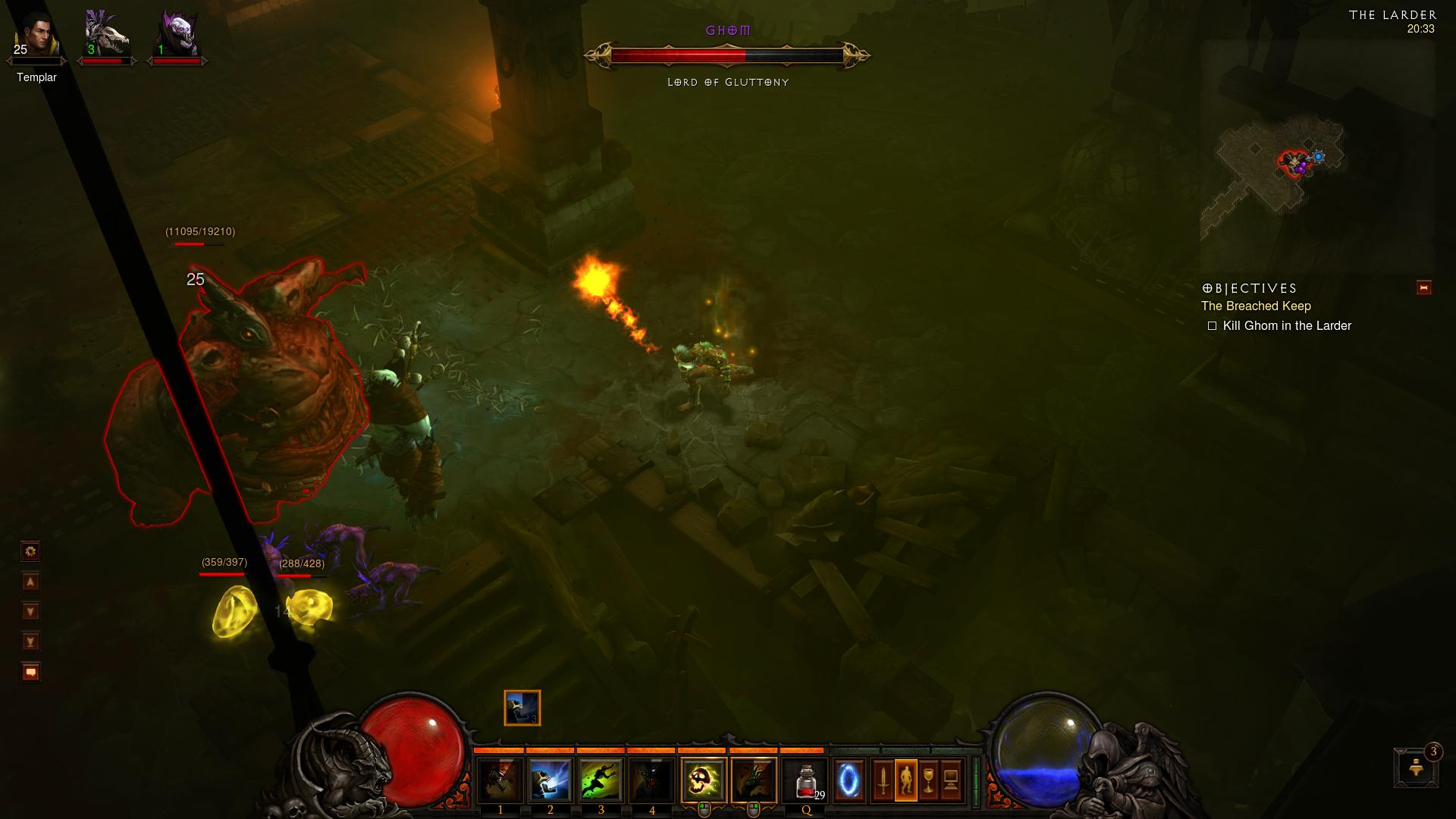Open the sword skills menu button
Image resolution: width=1456 pixels, height=819 pixels.
[x=883, y=780]
